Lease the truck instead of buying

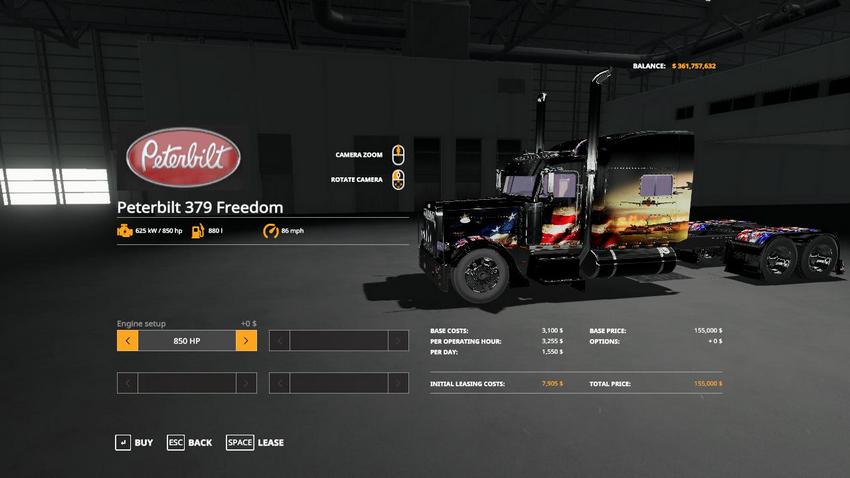[255, 442]
